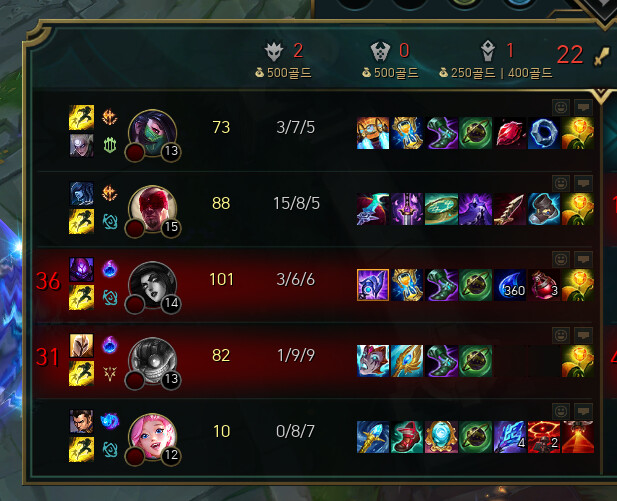
Task: Select the greyed-out level 14 champion portrait
Action: (x=152, y=283)
